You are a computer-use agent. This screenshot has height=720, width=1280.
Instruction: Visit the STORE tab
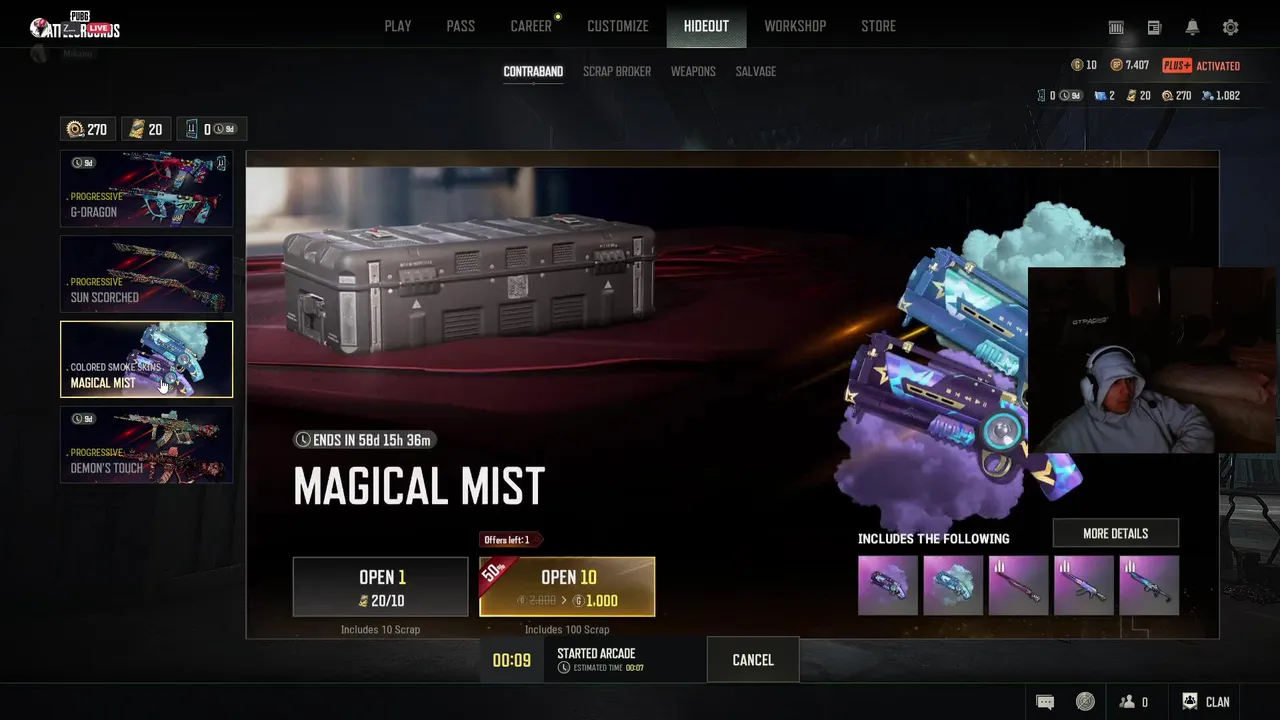[x=879, y=26]
